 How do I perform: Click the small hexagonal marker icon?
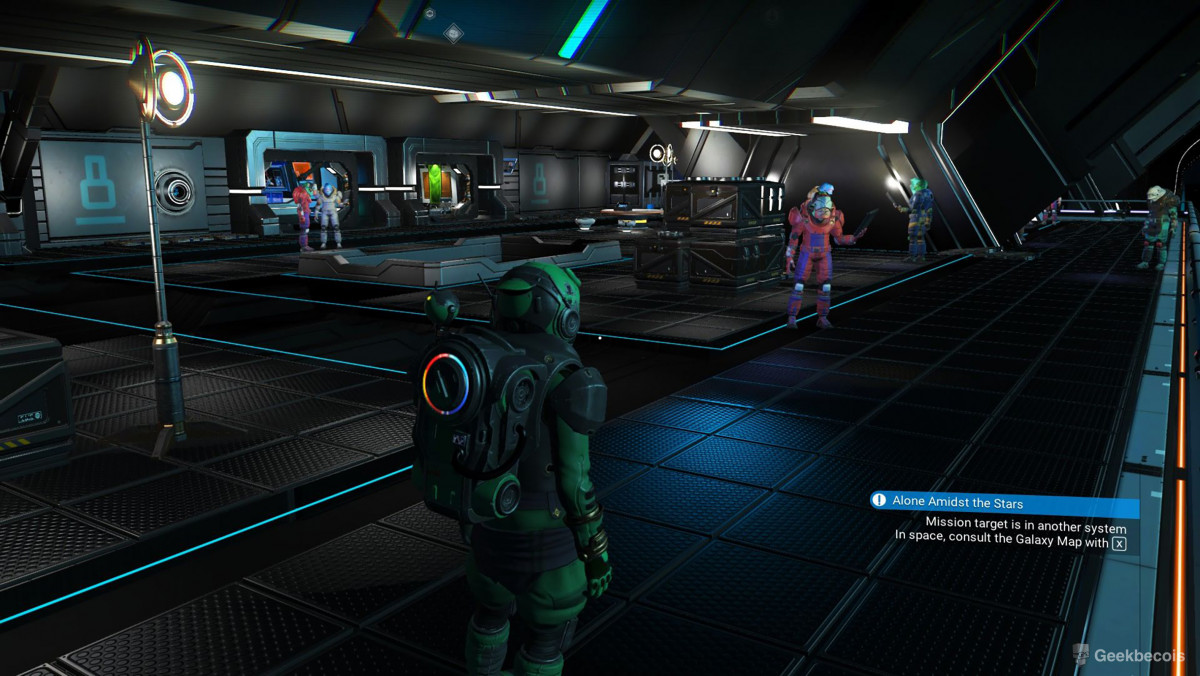429,14
